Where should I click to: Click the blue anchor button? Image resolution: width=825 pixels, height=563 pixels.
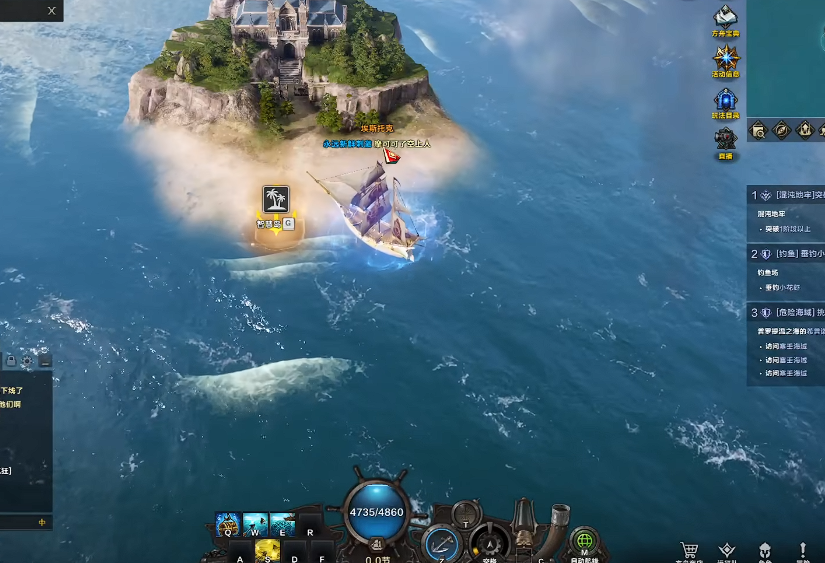pyautogui.click(x=441, y=544)
